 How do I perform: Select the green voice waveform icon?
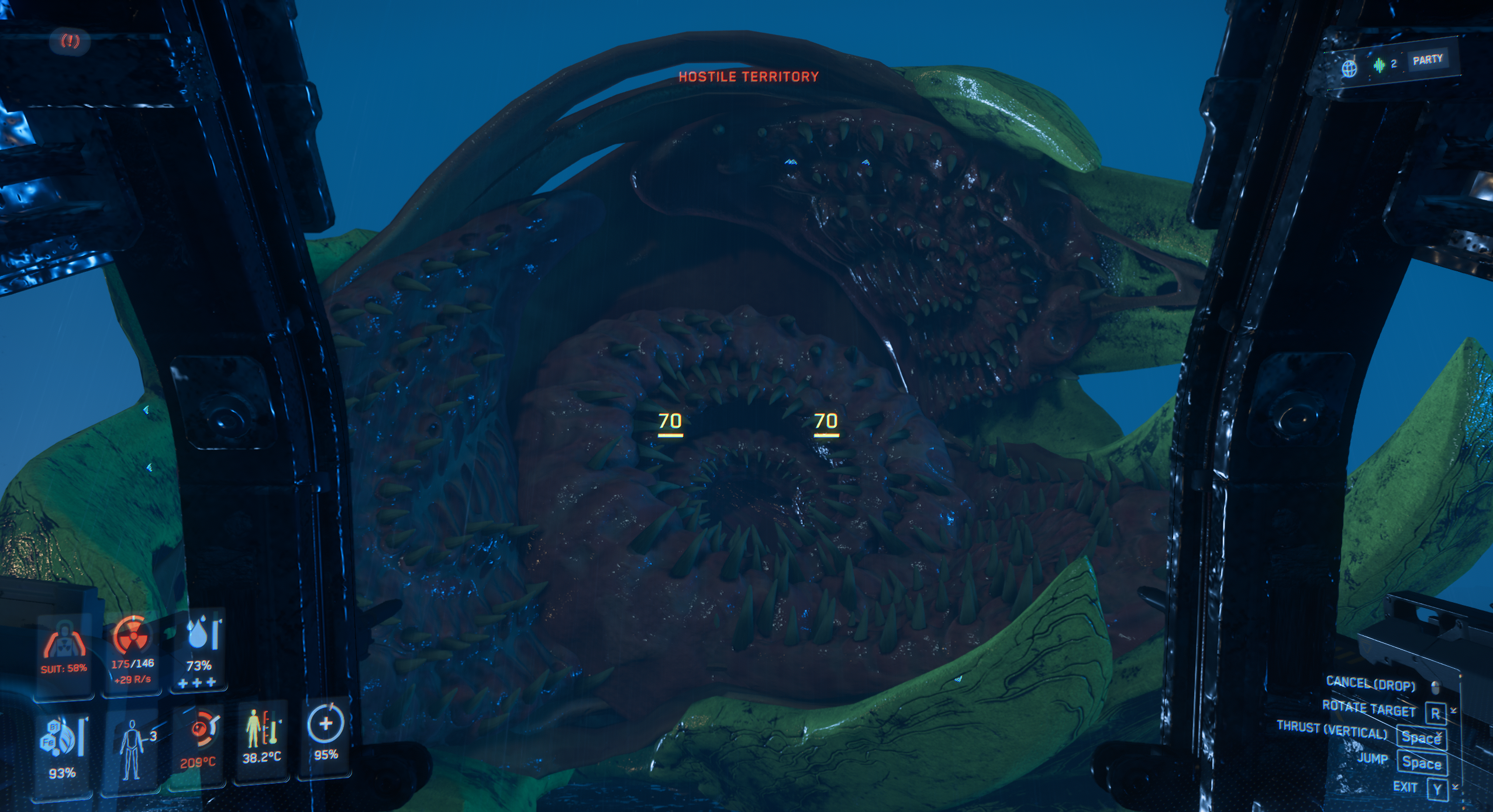(x=1379, y=65)
